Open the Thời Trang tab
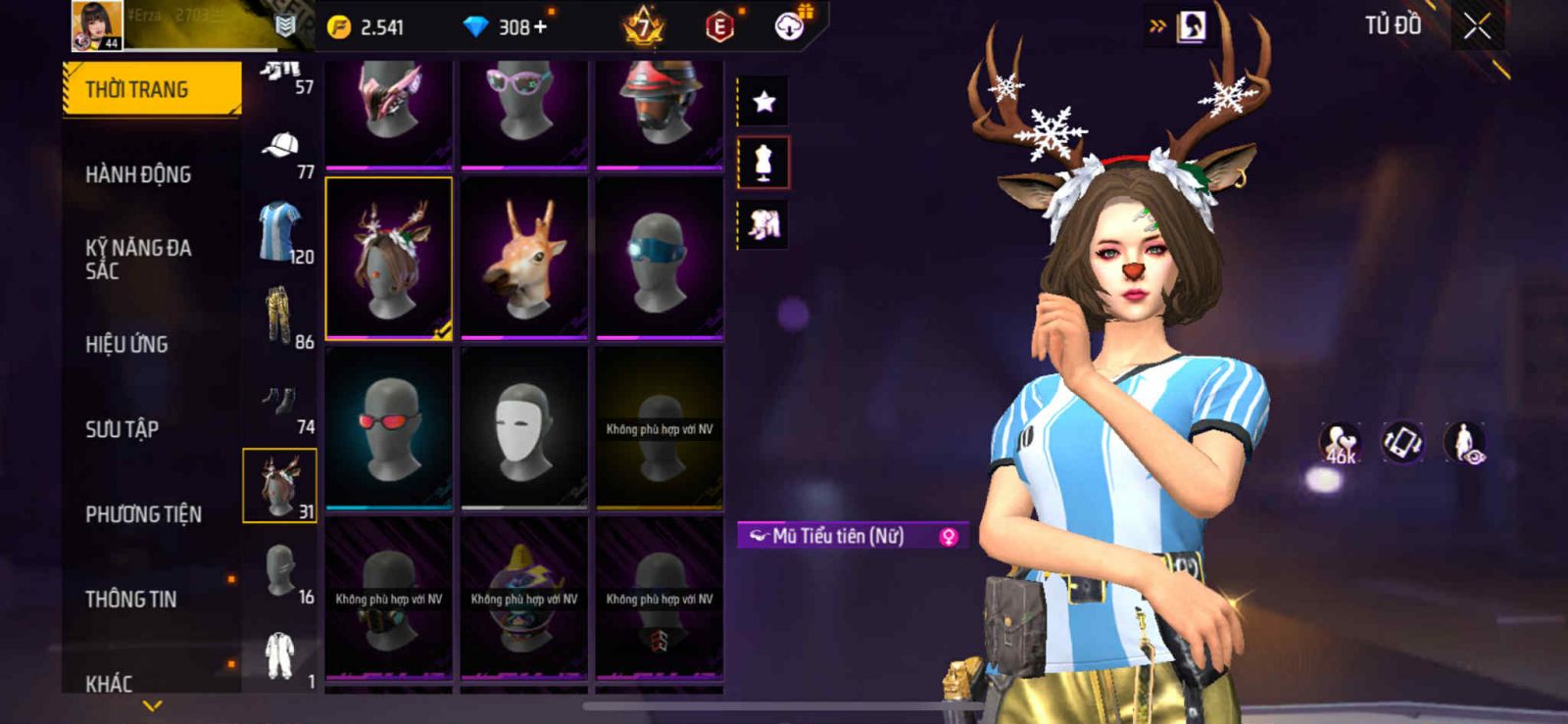This screenshot has height=724, width=1568. point(152,89)
